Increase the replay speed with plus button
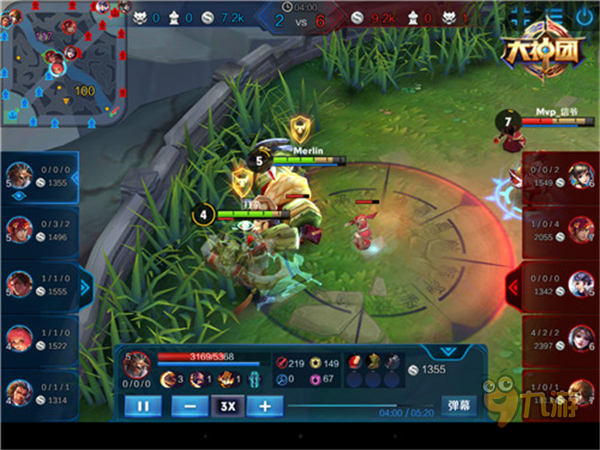This screenshot has height=450, width=600. (264, 406)
